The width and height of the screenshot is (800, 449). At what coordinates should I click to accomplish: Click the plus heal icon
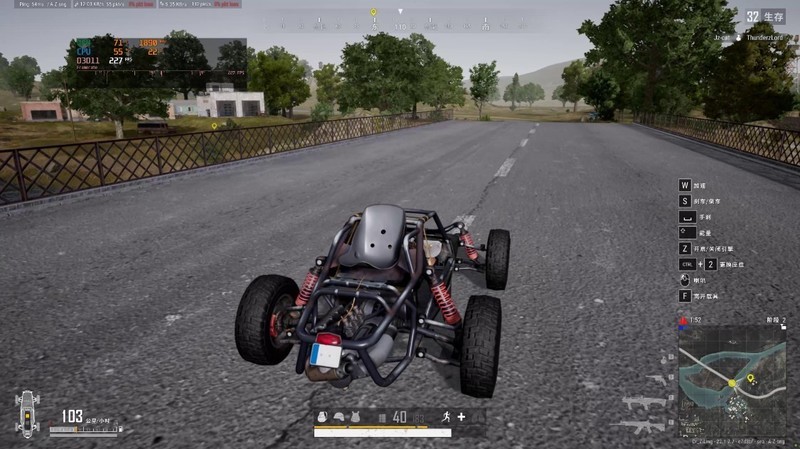click(x=461, y=417)
